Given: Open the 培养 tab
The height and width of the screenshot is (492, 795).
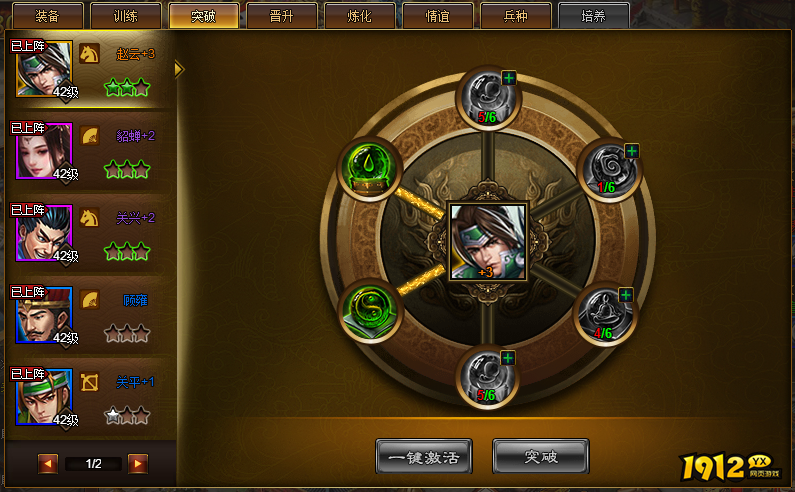Looking at the screenshot, I should pos(593,16).
